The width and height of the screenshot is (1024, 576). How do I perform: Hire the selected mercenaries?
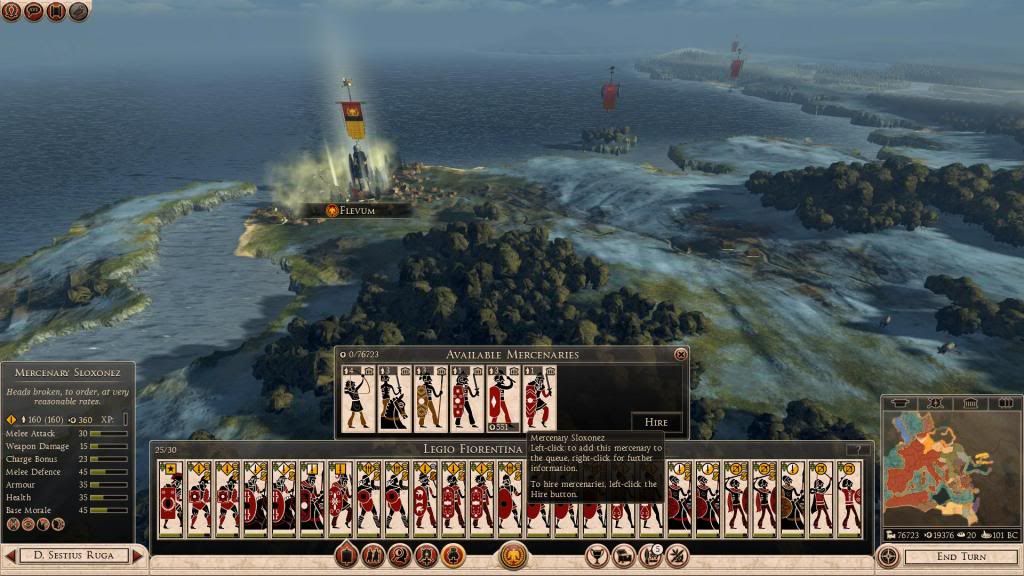tap(656, 422)
